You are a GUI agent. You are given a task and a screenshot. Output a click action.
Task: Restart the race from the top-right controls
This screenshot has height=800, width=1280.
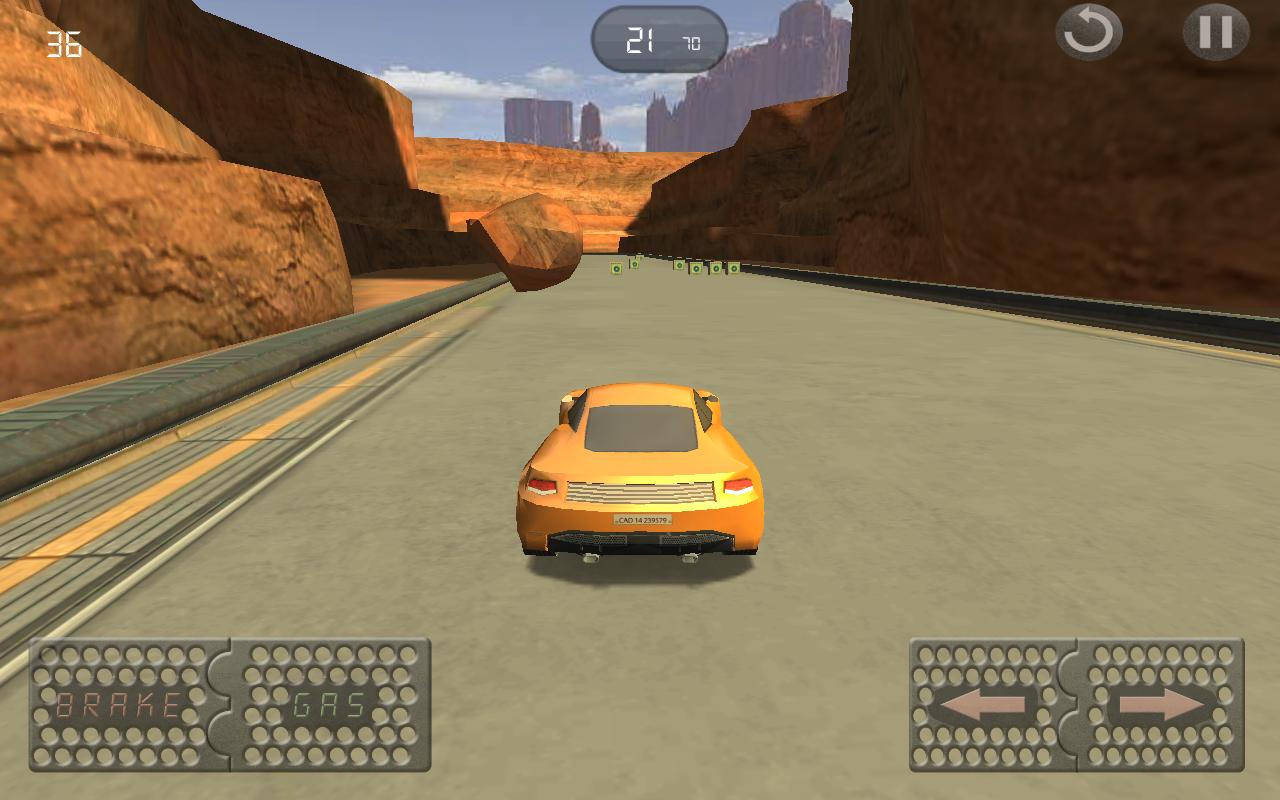tap(1089, 33)
